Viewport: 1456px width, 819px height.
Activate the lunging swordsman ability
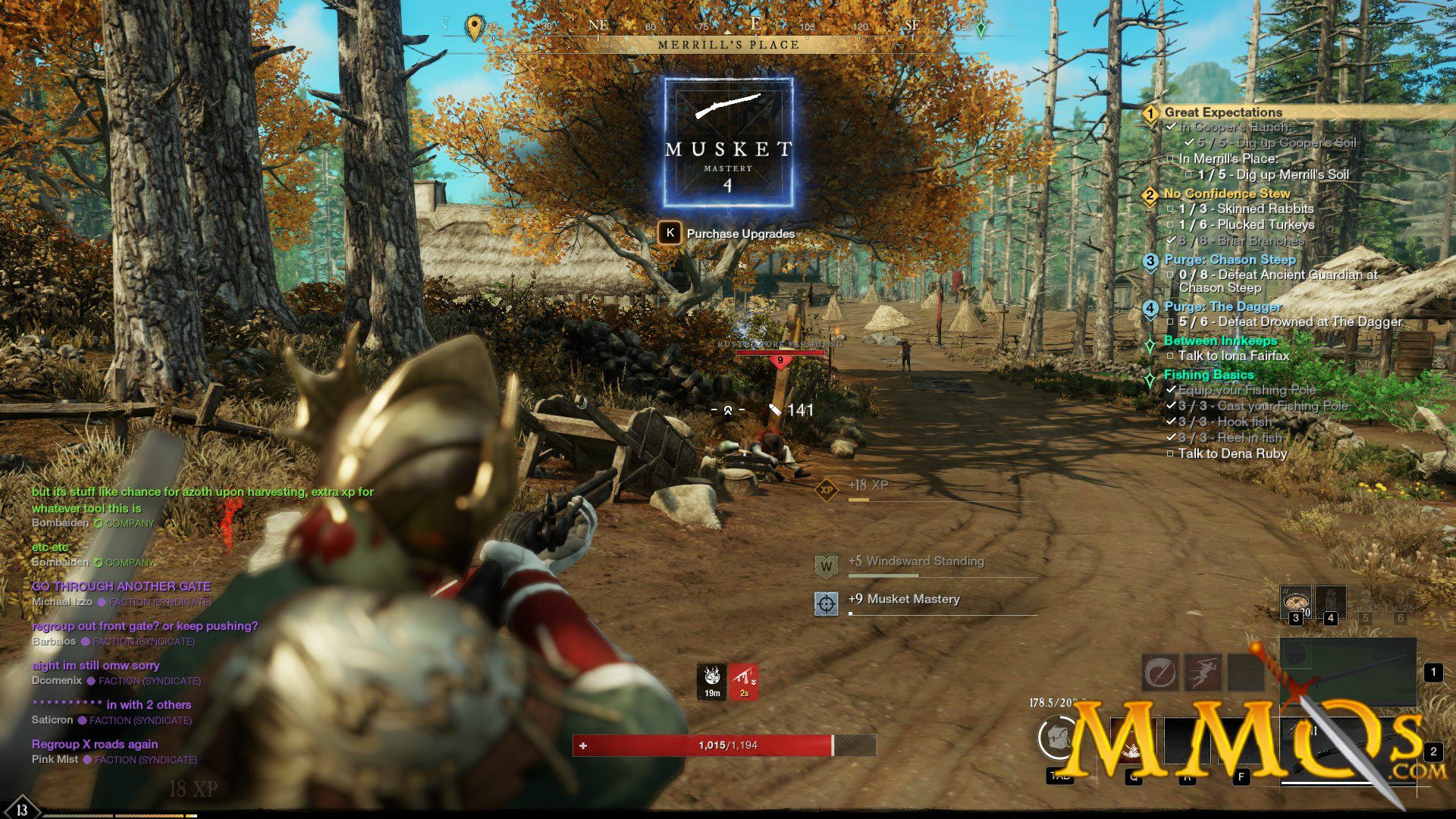coord(1203,672)
